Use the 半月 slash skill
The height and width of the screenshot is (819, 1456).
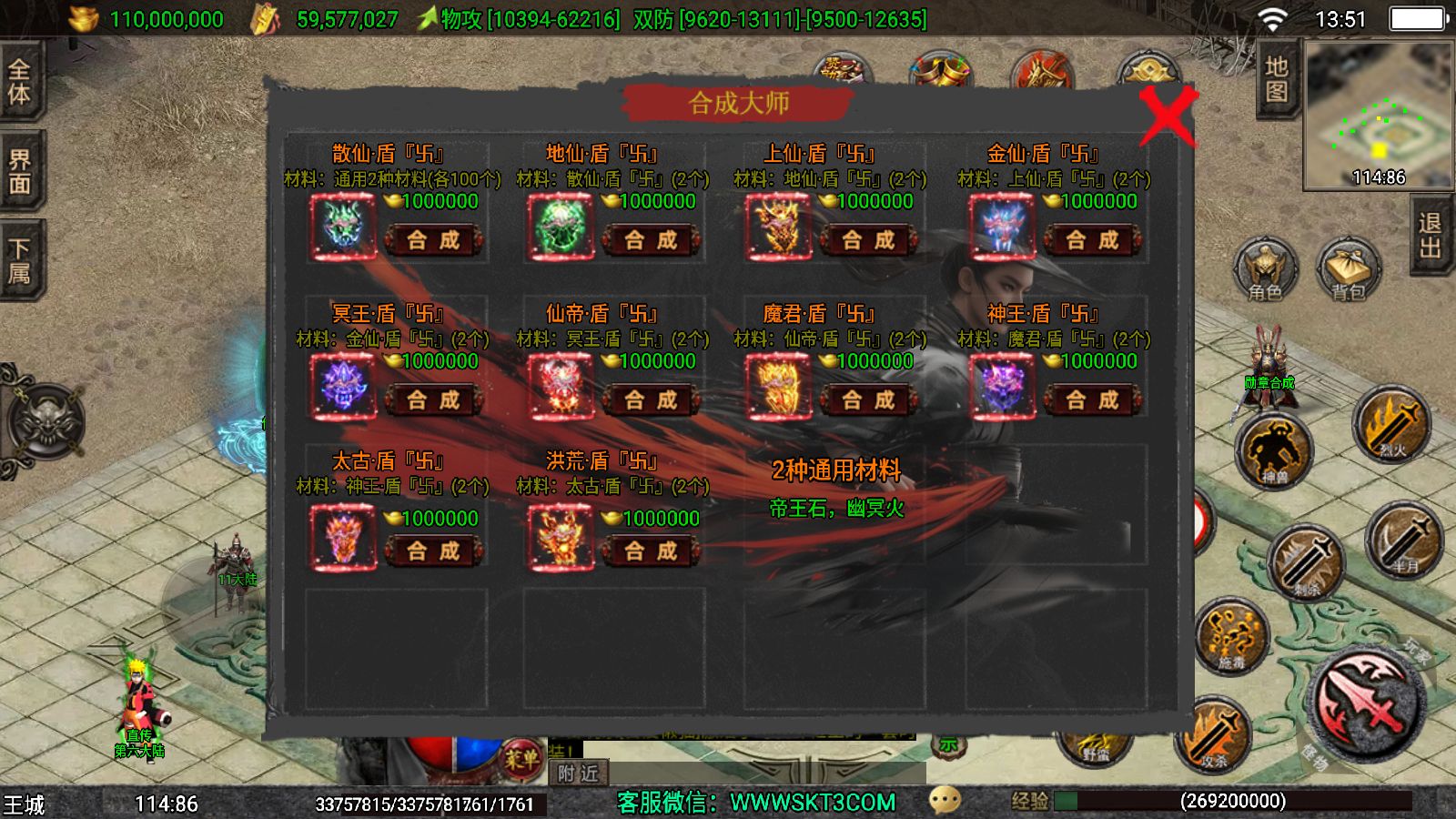(1404, 539)
